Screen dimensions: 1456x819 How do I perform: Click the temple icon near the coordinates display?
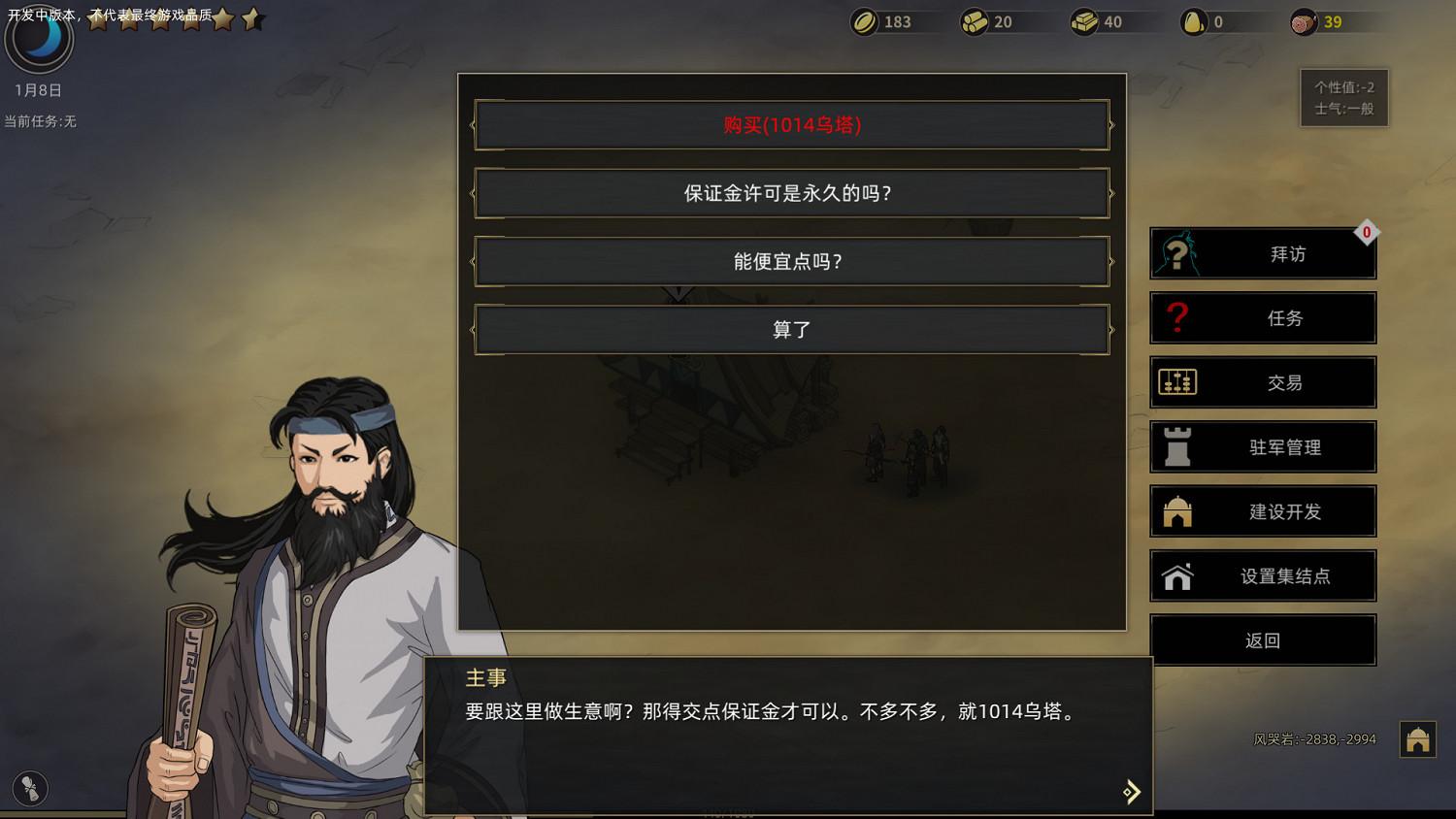(1416, 739)
